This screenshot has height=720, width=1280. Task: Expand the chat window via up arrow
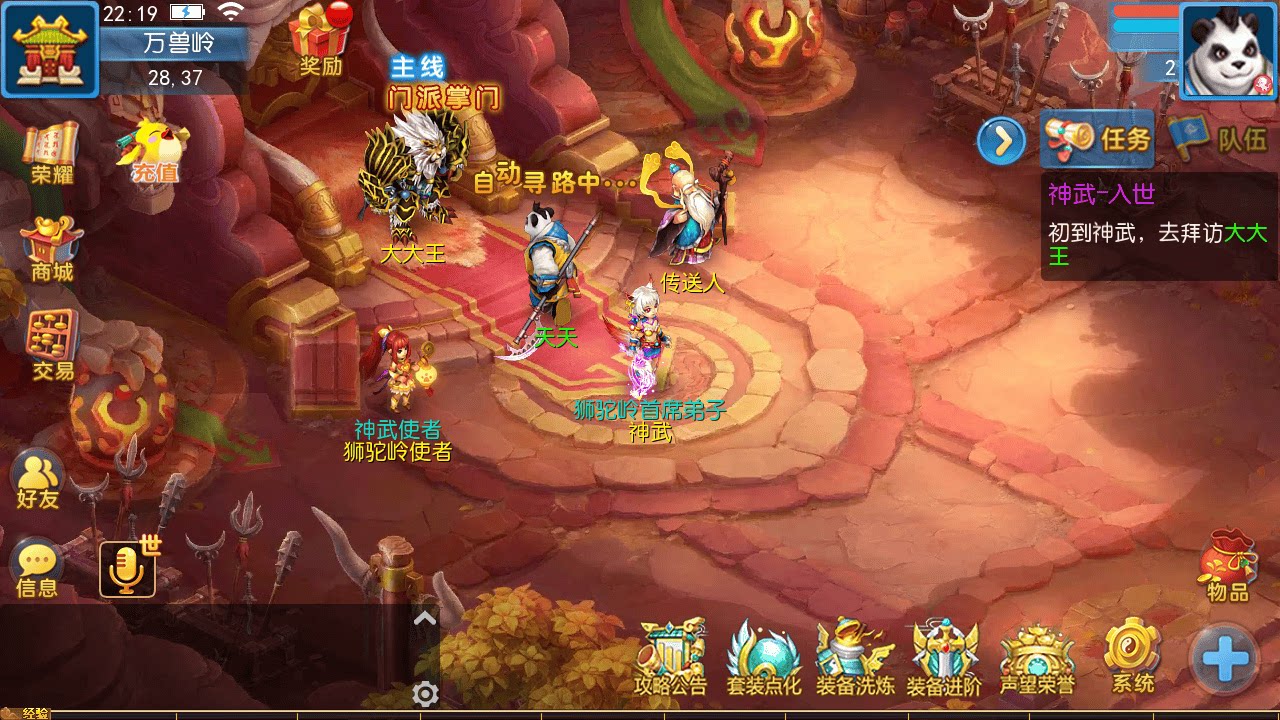[x=424, y=618]
